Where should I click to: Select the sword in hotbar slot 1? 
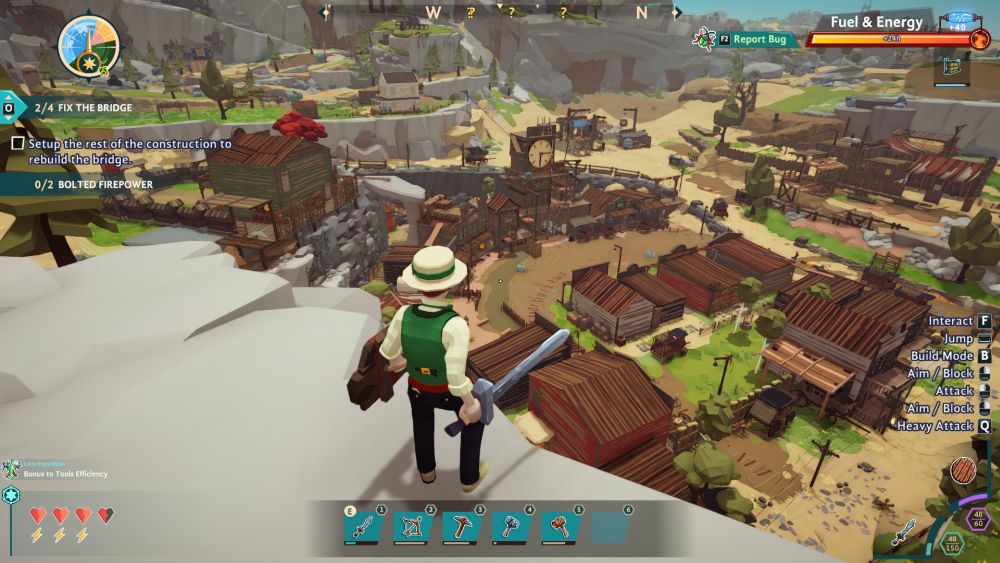(x=364, y=526)
